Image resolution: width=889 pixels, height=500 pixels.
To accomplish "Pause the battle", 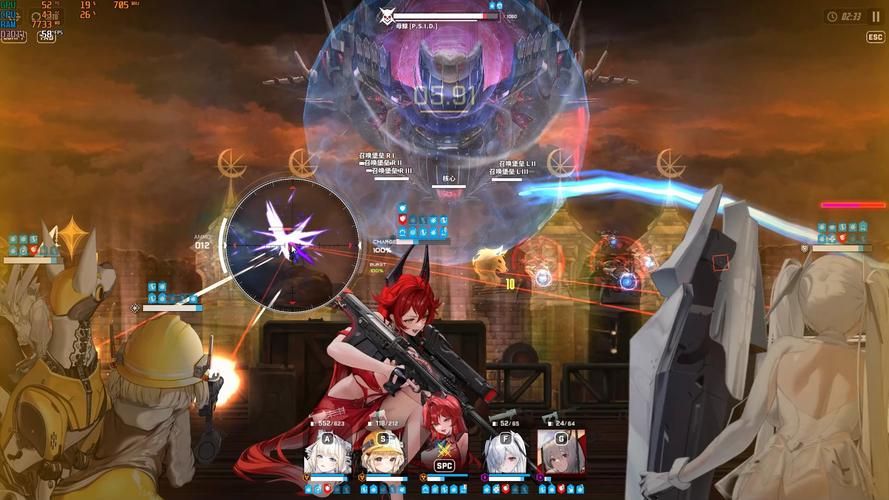I will point(877,17).
